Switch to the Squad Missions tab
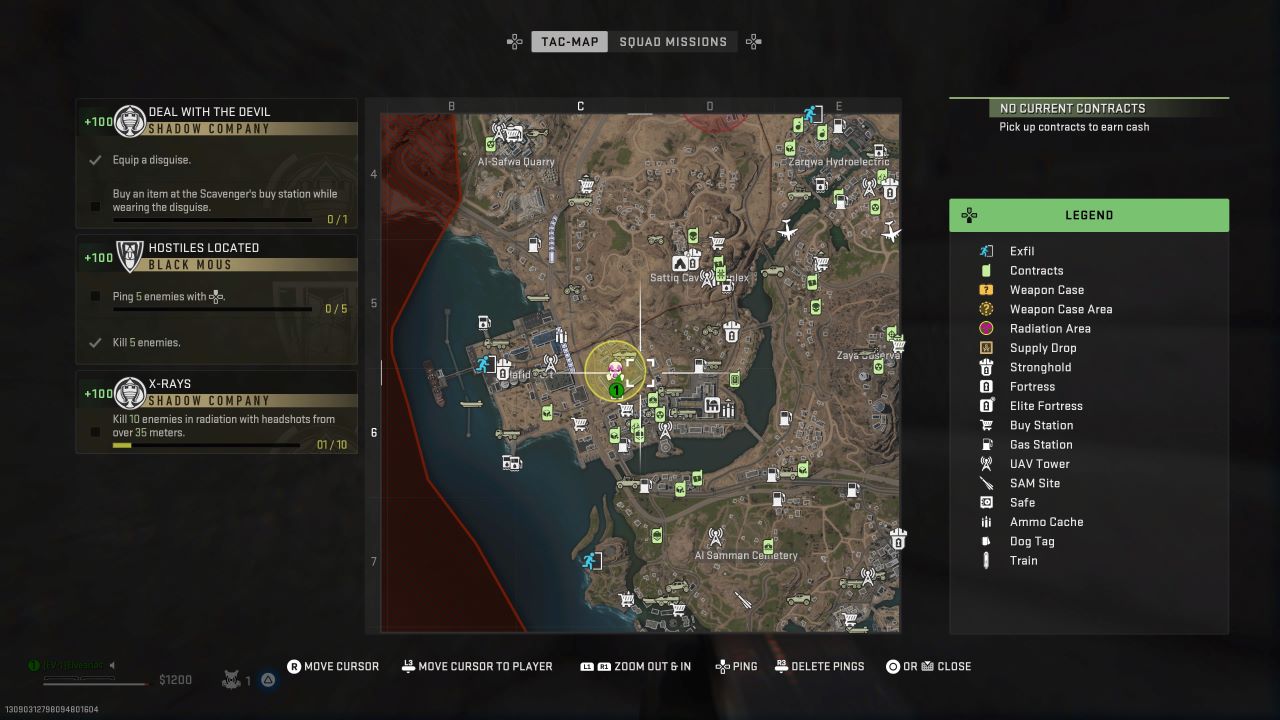Viewport: 1280px width, 720px height. tap(674, 41)
